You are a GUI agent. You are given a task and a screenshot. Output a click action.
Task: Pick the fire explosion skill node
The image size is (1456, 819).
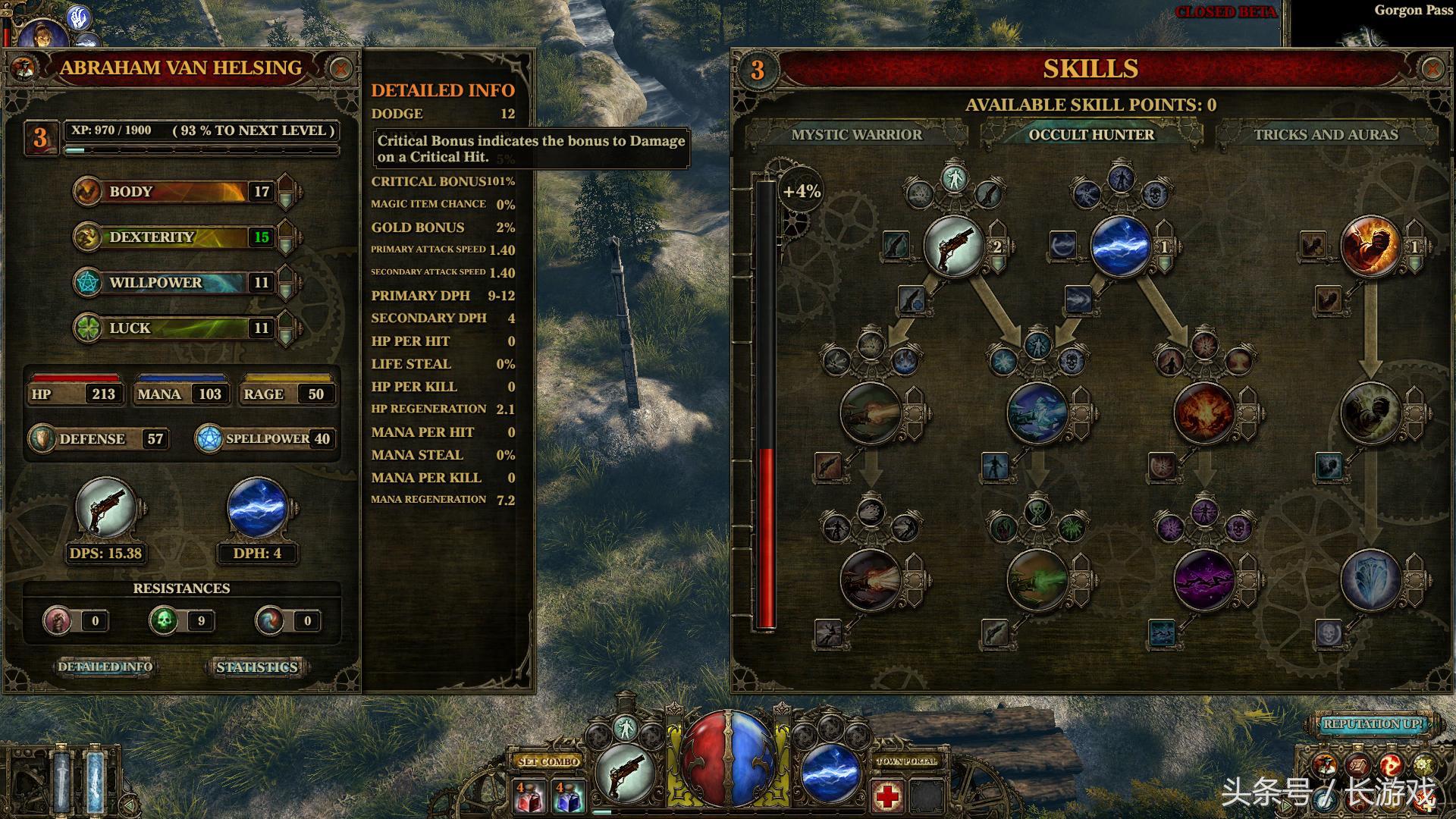click(1203, 413)
